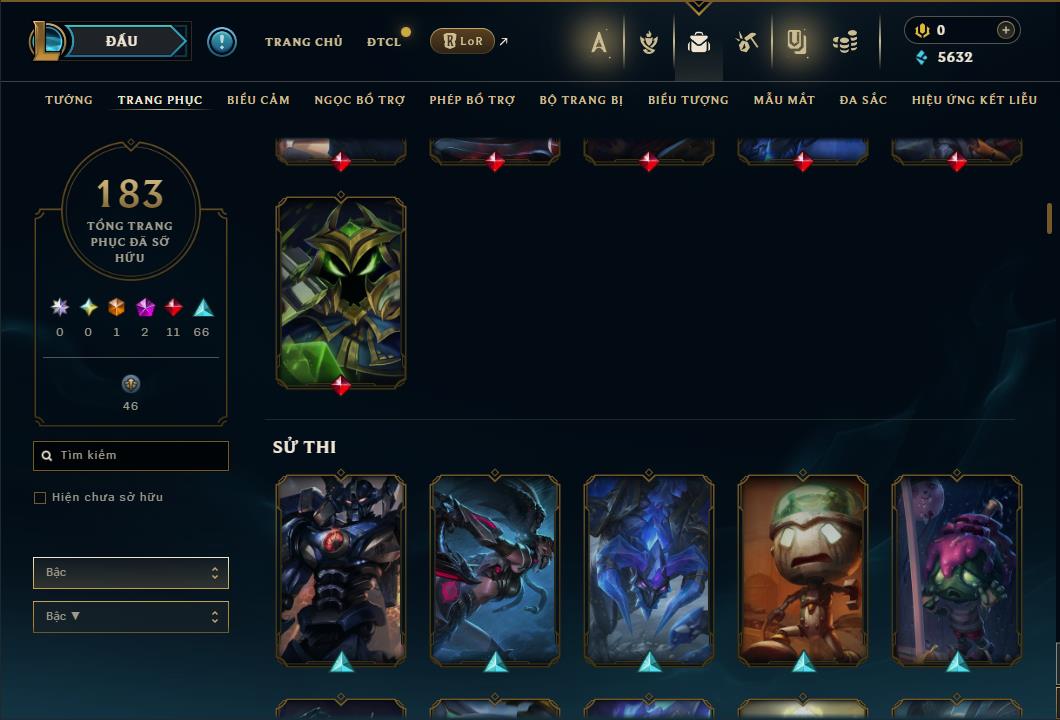The height and width of the screenshot is (720, 1060).
Task: Go to the ĐTCL section
Action: tap(384, 42)
